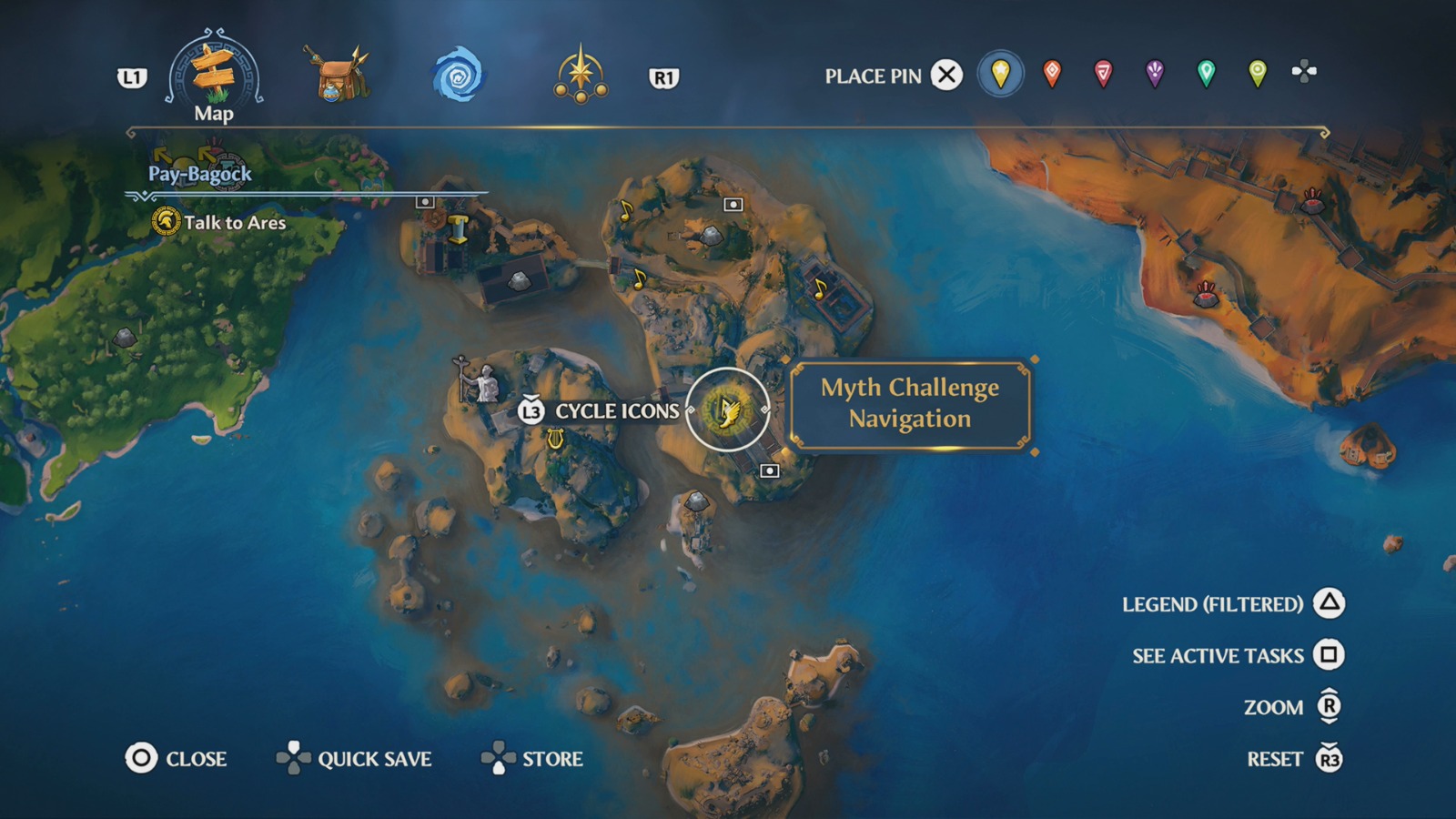Click a music note marker on the north island
Viewport: 1456px width, 819px height.
[x=625, y=212]
